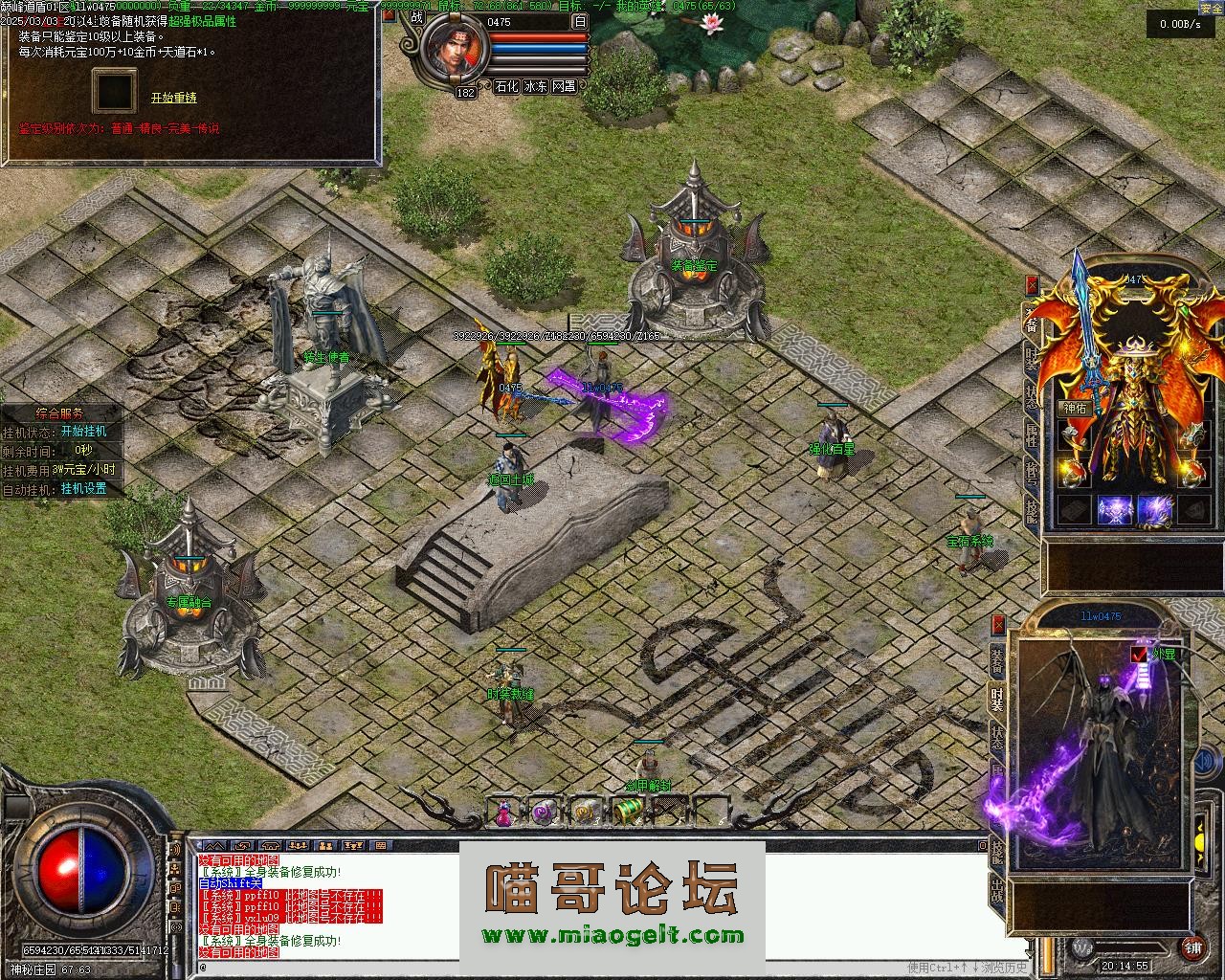Place an item in the empty reforge slot
Image resolution: width=1225 pixels, height=980 pixels.
114,91
